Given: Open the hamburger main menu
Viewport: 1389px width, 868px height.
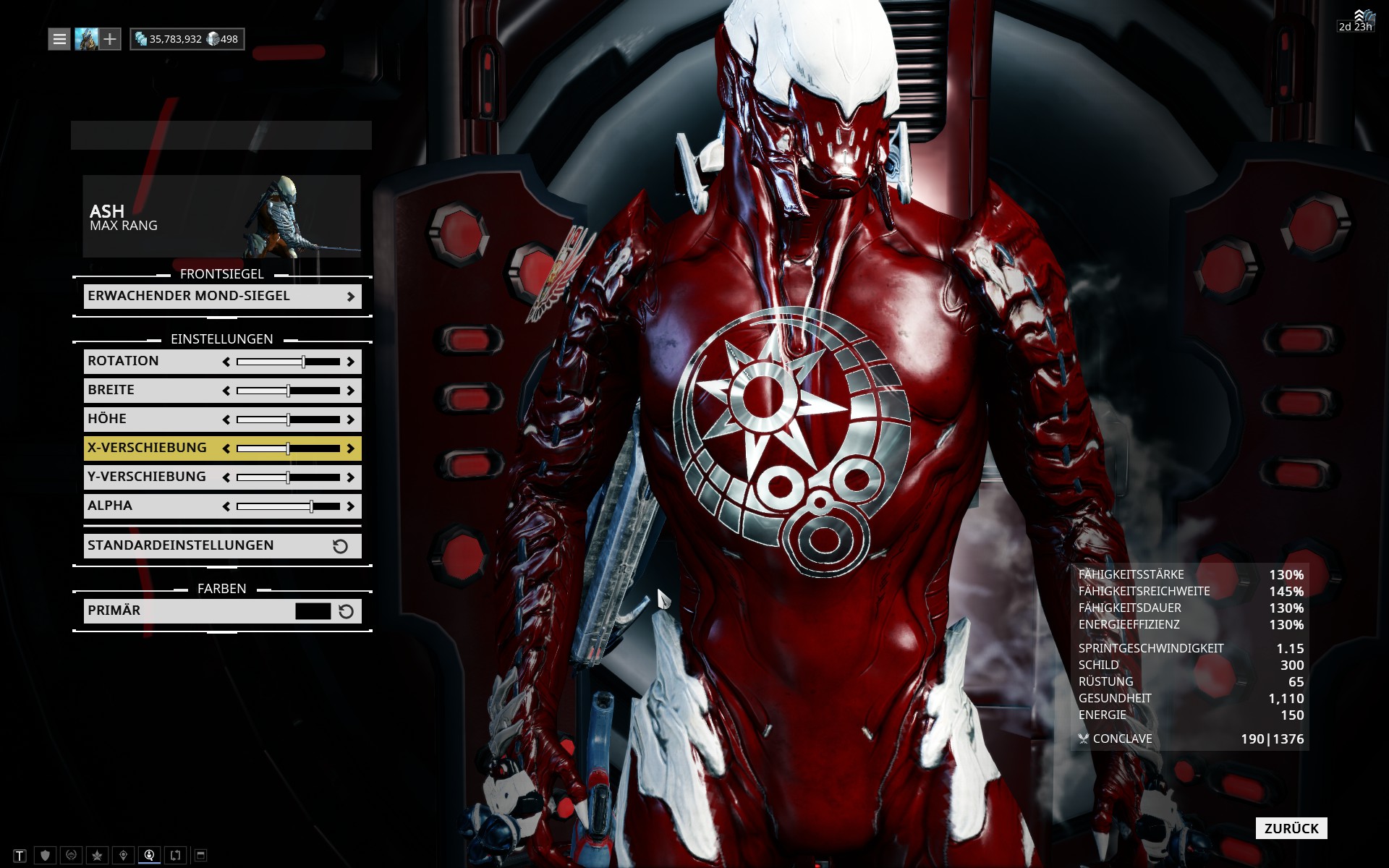Looking at the screenshot, I should [x=59, y=39].
